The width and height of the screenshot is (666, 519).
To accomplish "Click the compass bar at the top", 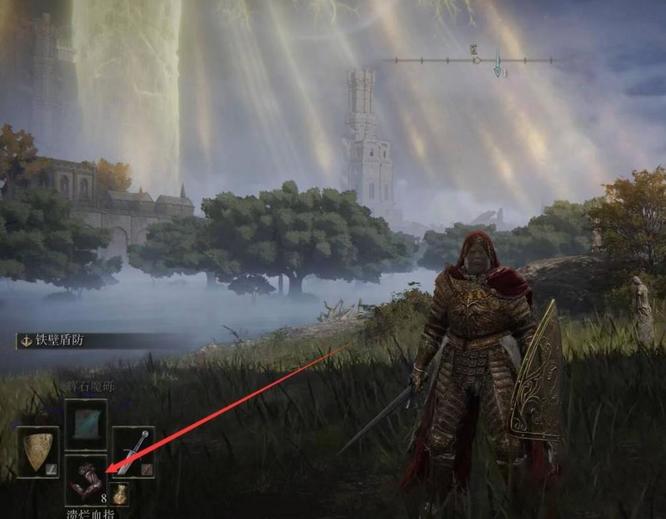I will [x=474, y=61].
